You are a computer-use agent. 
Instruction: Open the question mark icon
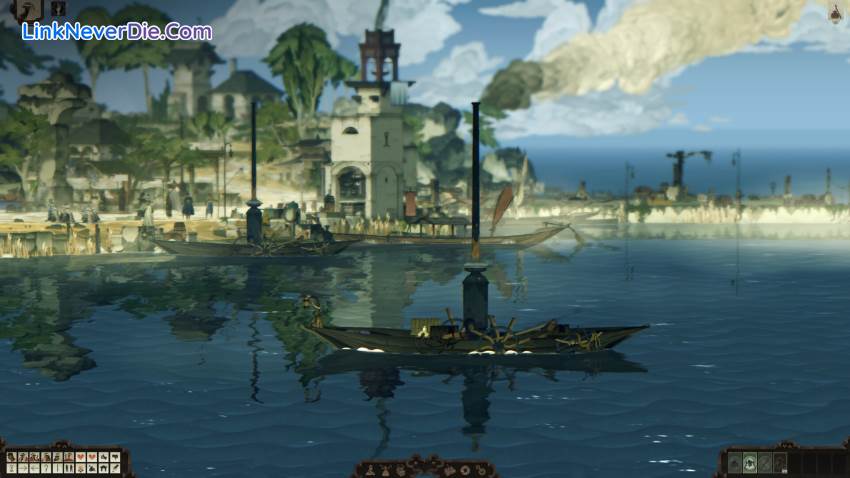click(x=46, y=468)
